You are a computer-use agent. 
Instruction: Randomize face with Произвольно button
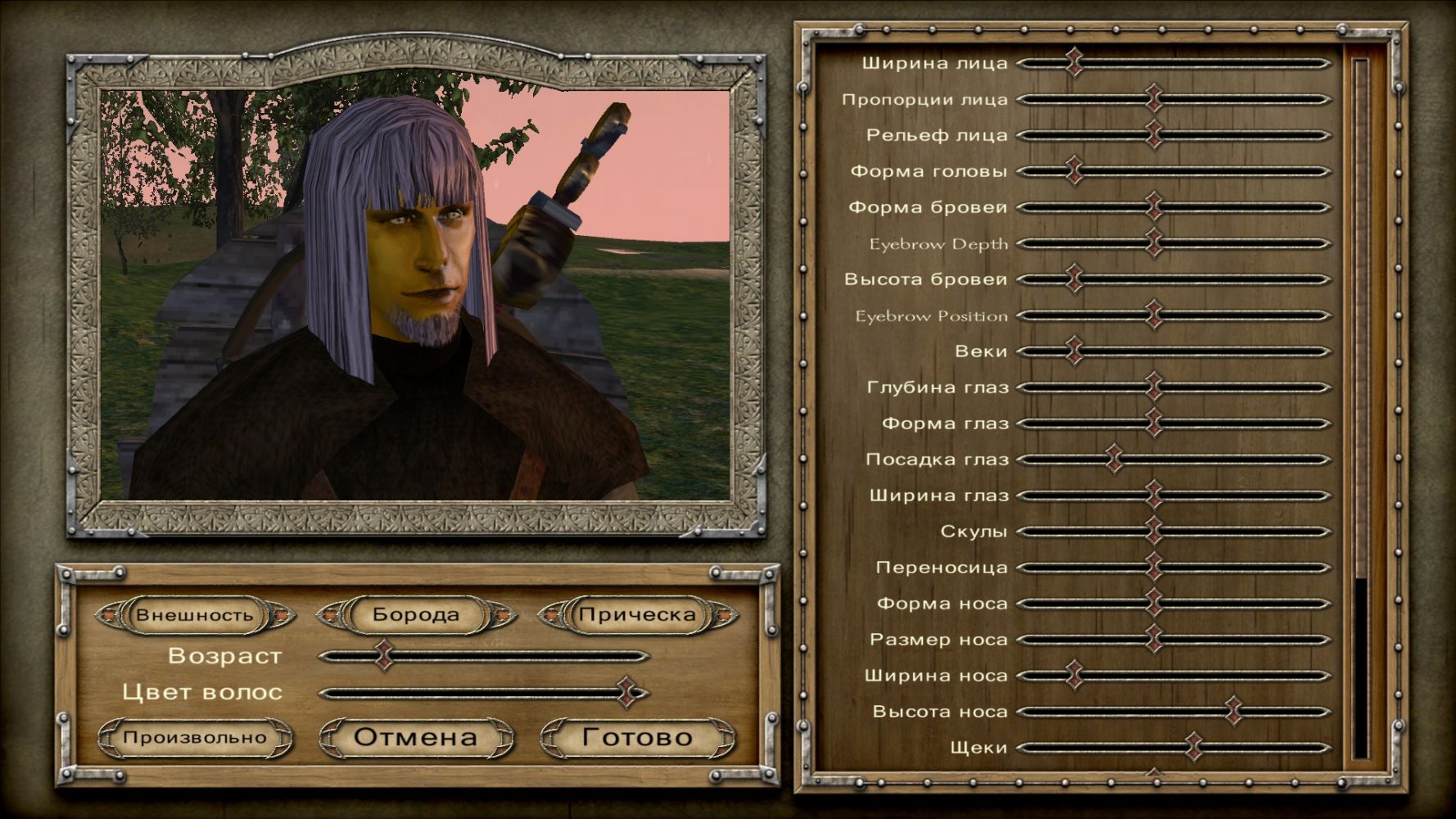(195, 738)
